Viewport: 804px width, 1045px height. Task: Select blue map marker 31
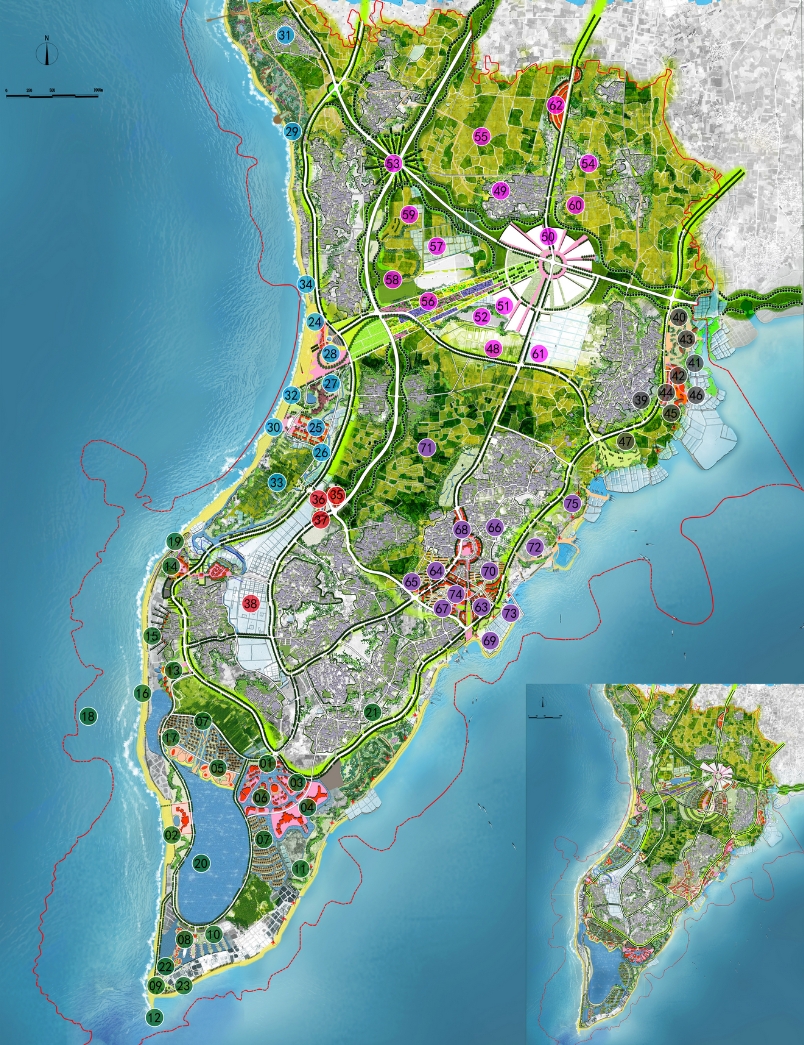click(285, 36)
